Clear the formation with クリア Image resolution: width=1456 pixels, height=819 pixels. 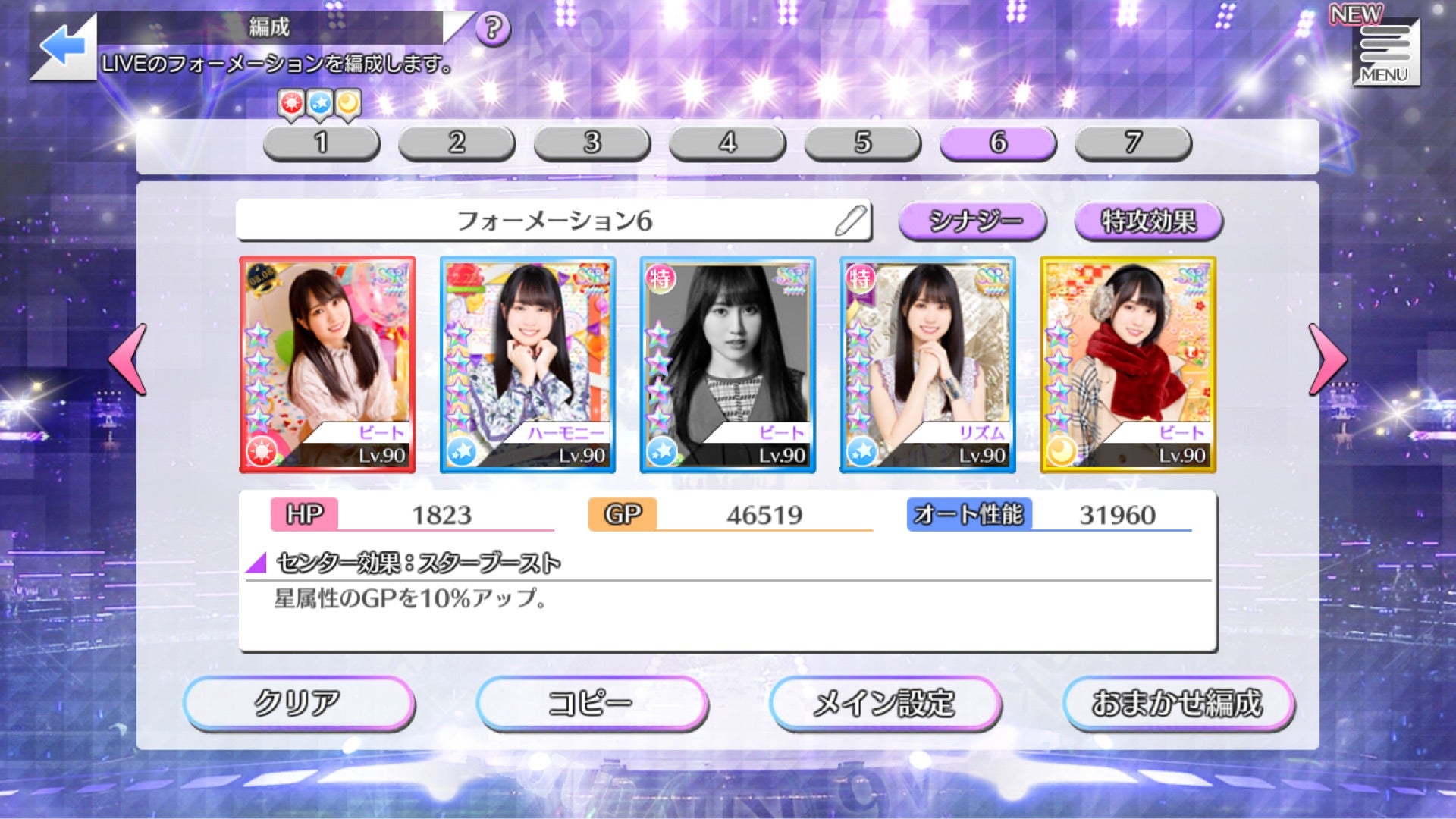click(x=299, y=703)
